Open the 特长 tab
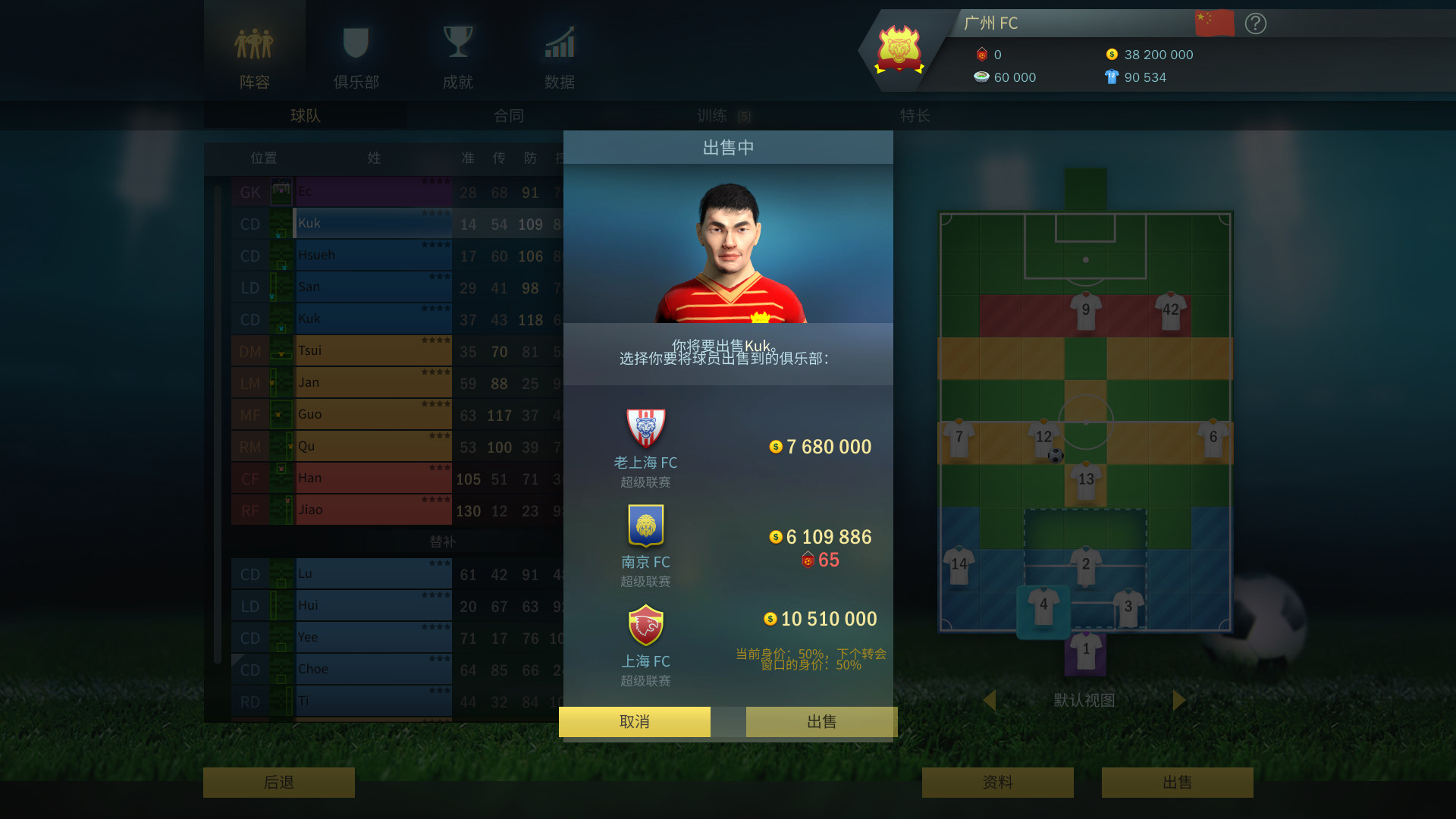Screen dimensions: 1456x819 (x=915, y=116)
